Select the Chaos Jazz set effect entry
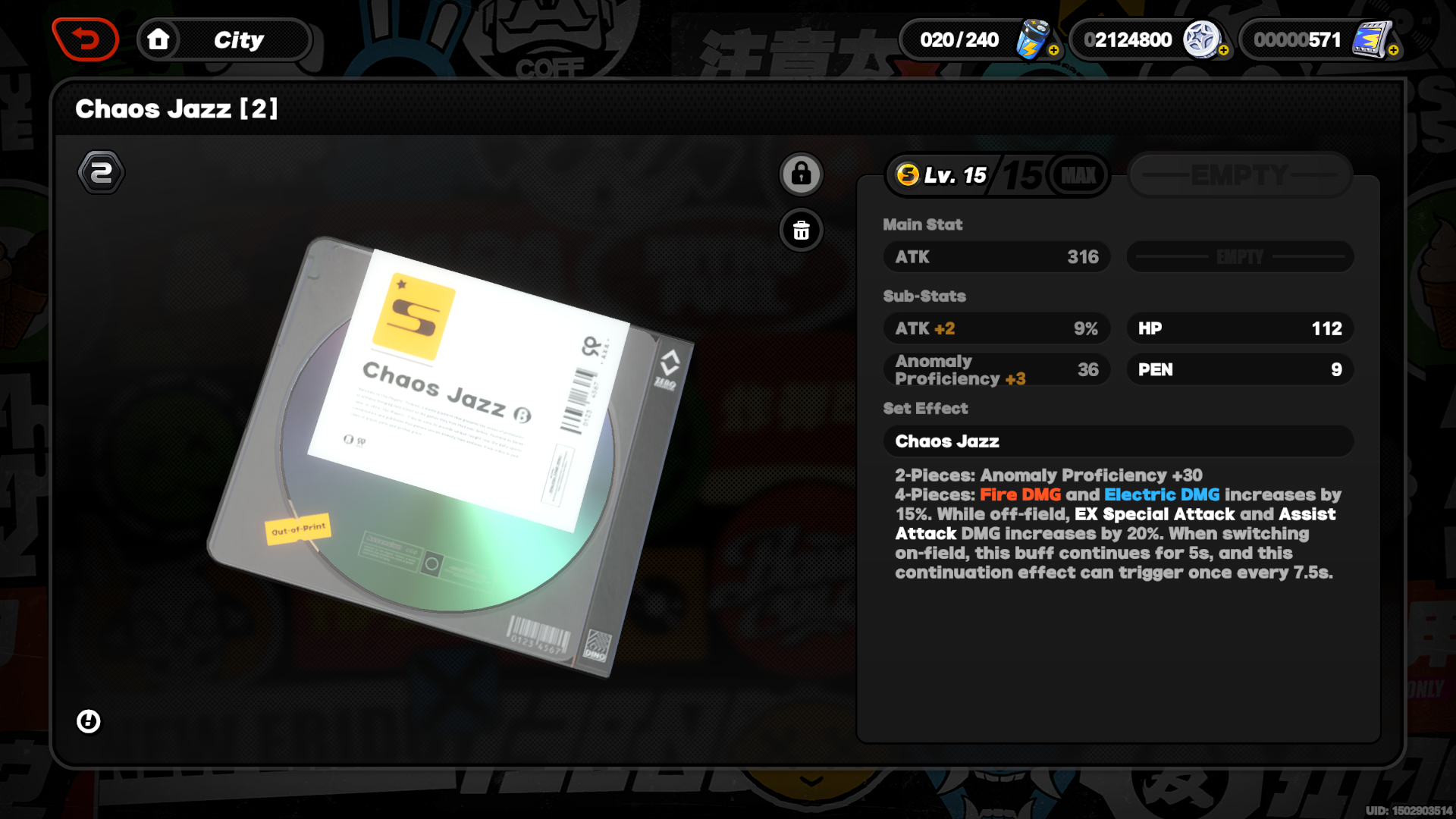This screenshot has width=1456, height=819. (x=1118, y=441)
